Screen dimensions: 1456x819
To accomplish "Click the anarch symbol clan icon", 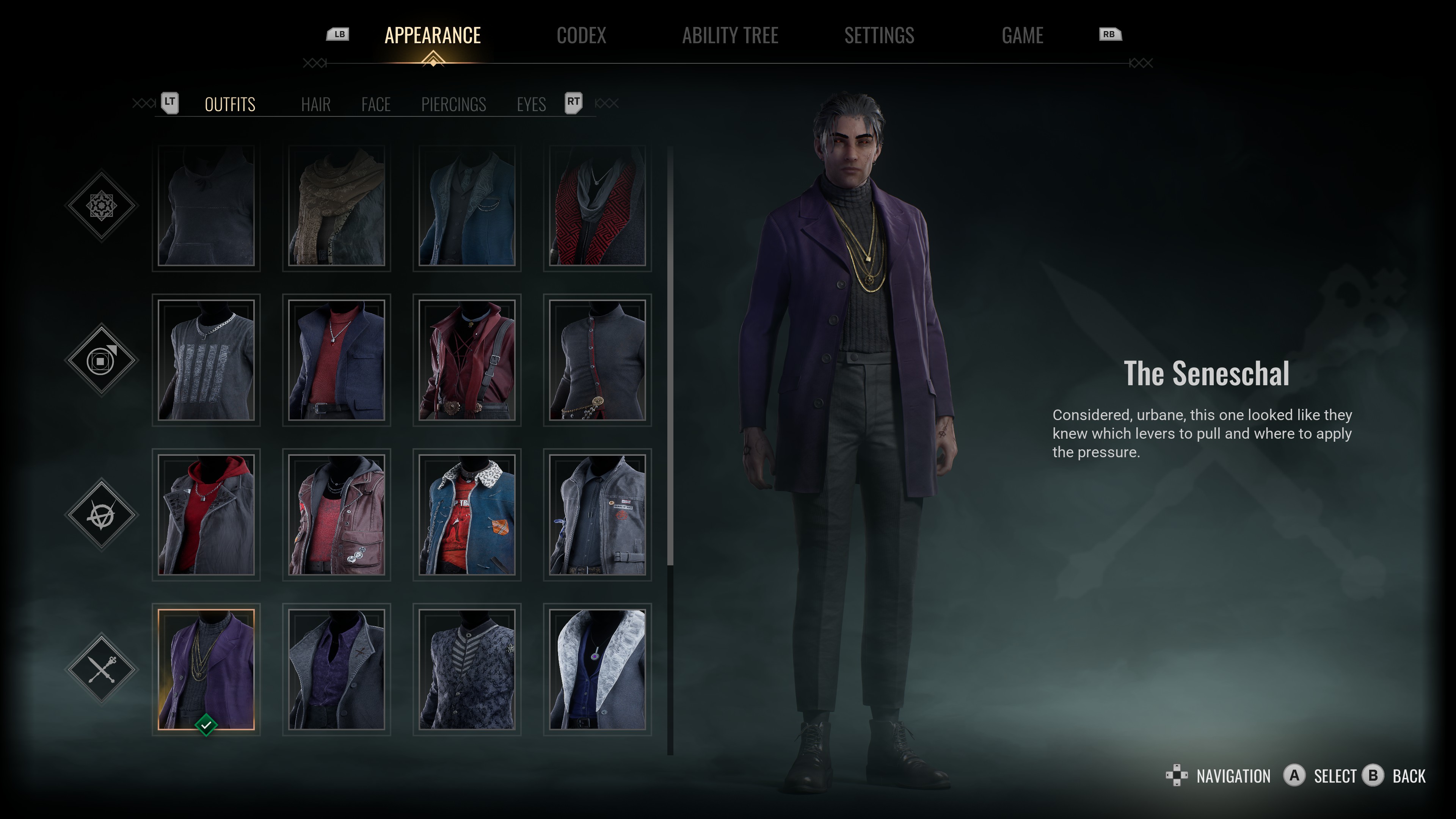I will pyautogui.click(x=102, y=515).
